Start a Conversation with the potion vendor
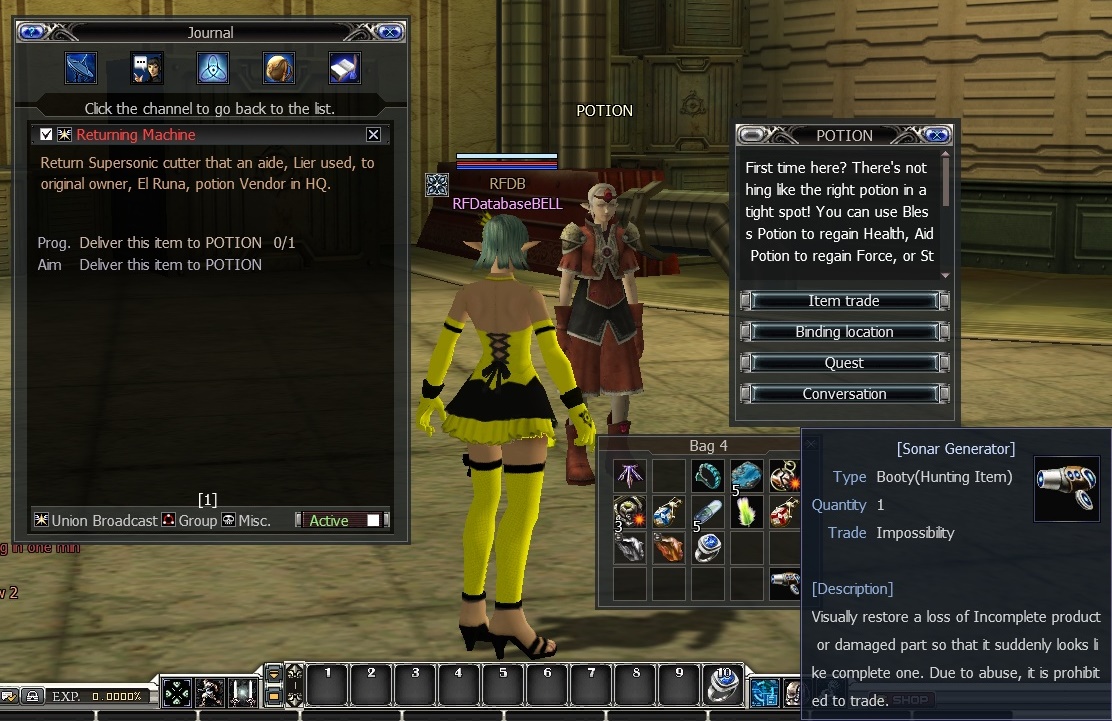This screenshot has height=721, width=1112. tap(844, 394)
